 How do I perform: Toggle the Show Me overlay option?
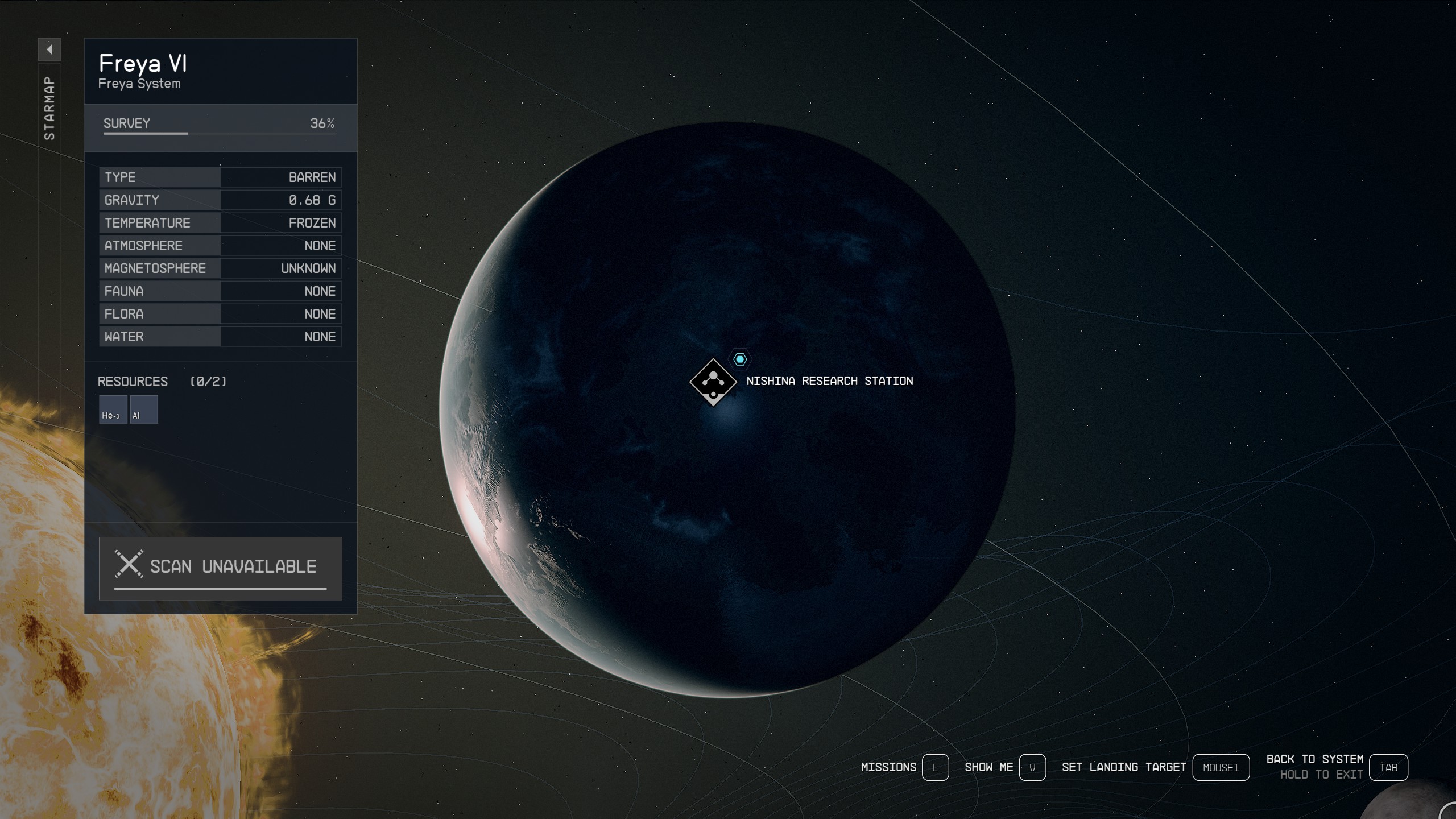(990, 767)
